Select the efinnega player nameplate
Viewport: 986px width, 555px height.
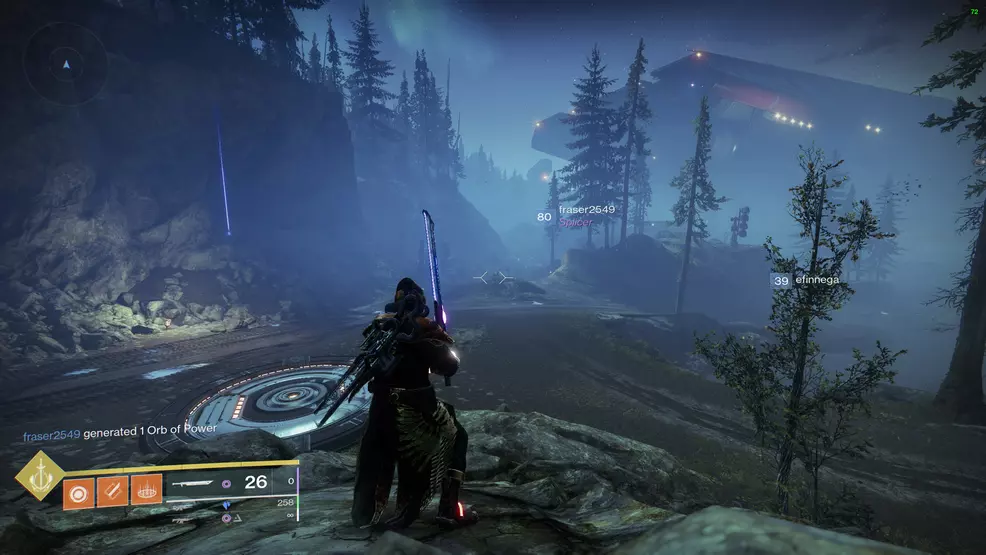click(817, 281)
